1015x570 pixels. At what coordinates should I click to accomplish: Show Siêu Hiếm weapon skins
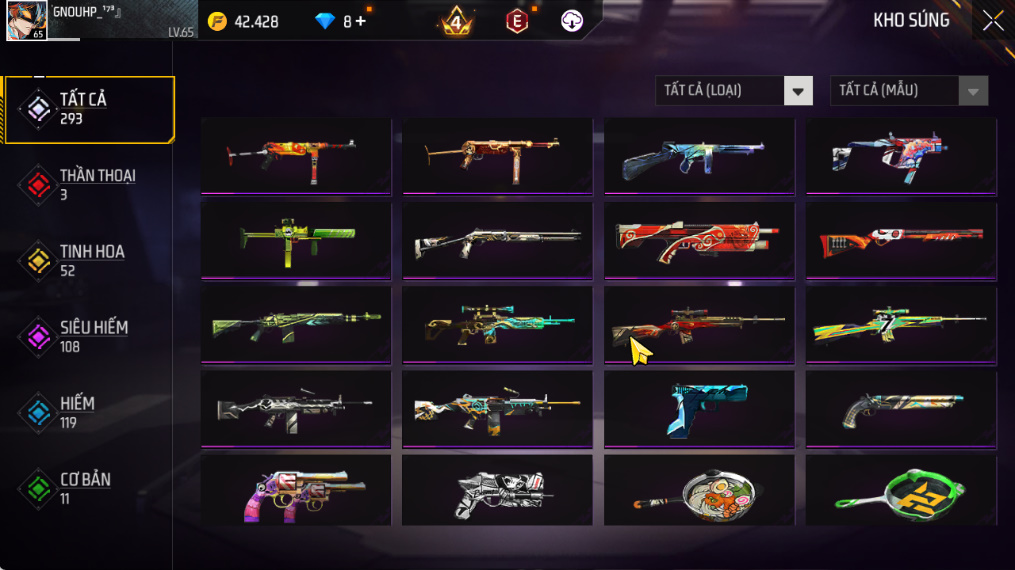90,336
